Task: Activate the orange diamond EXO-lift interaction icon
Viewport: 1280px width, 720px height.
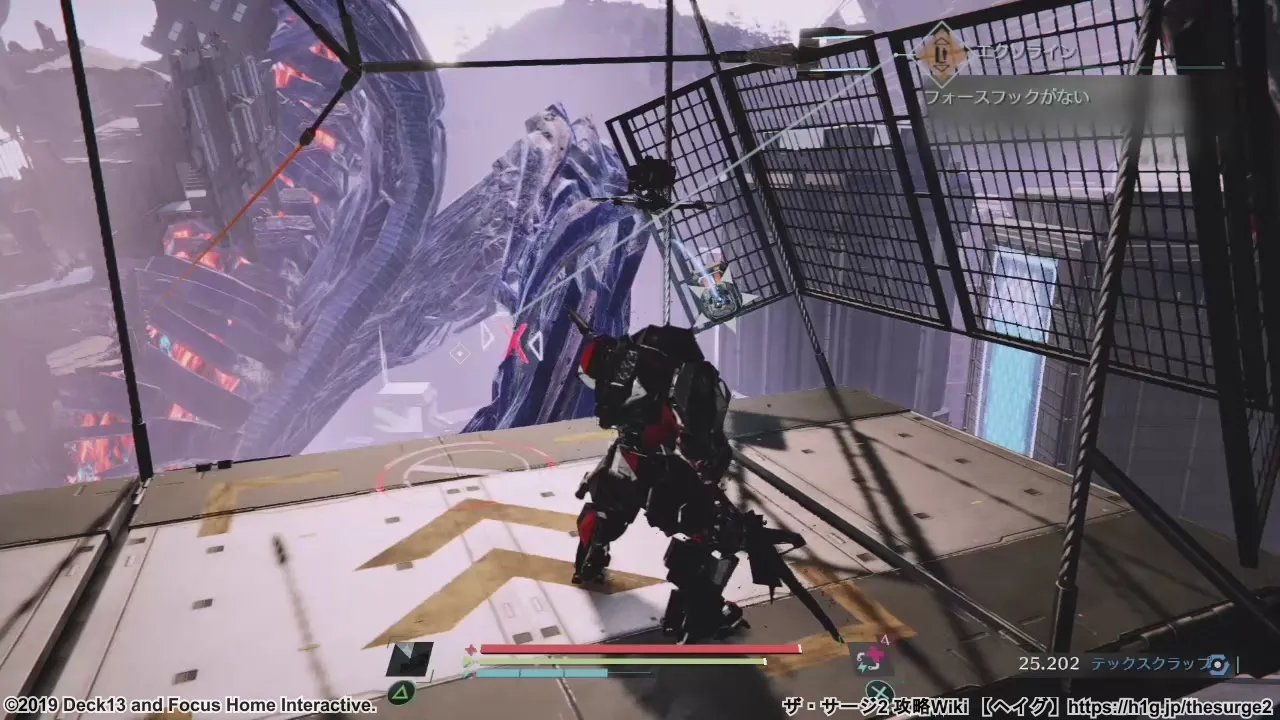Action: point(939,53)
